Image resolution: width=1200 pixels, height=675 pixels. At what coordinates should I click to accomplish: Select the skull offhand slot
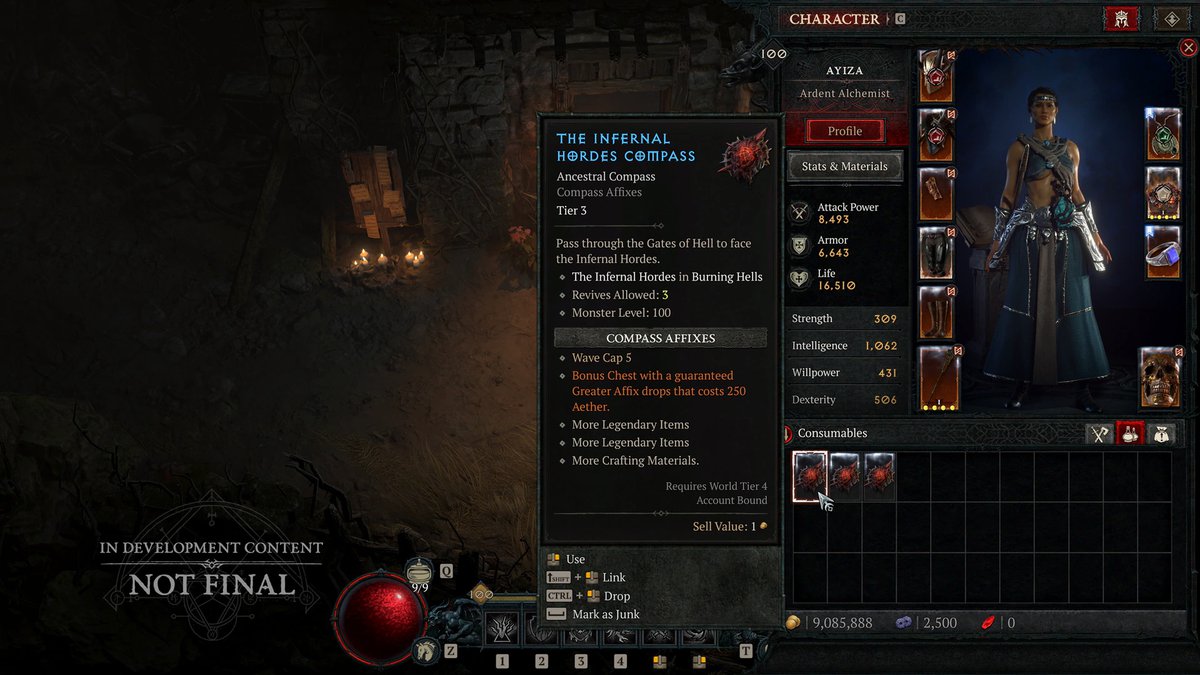tap(1160, 378)
